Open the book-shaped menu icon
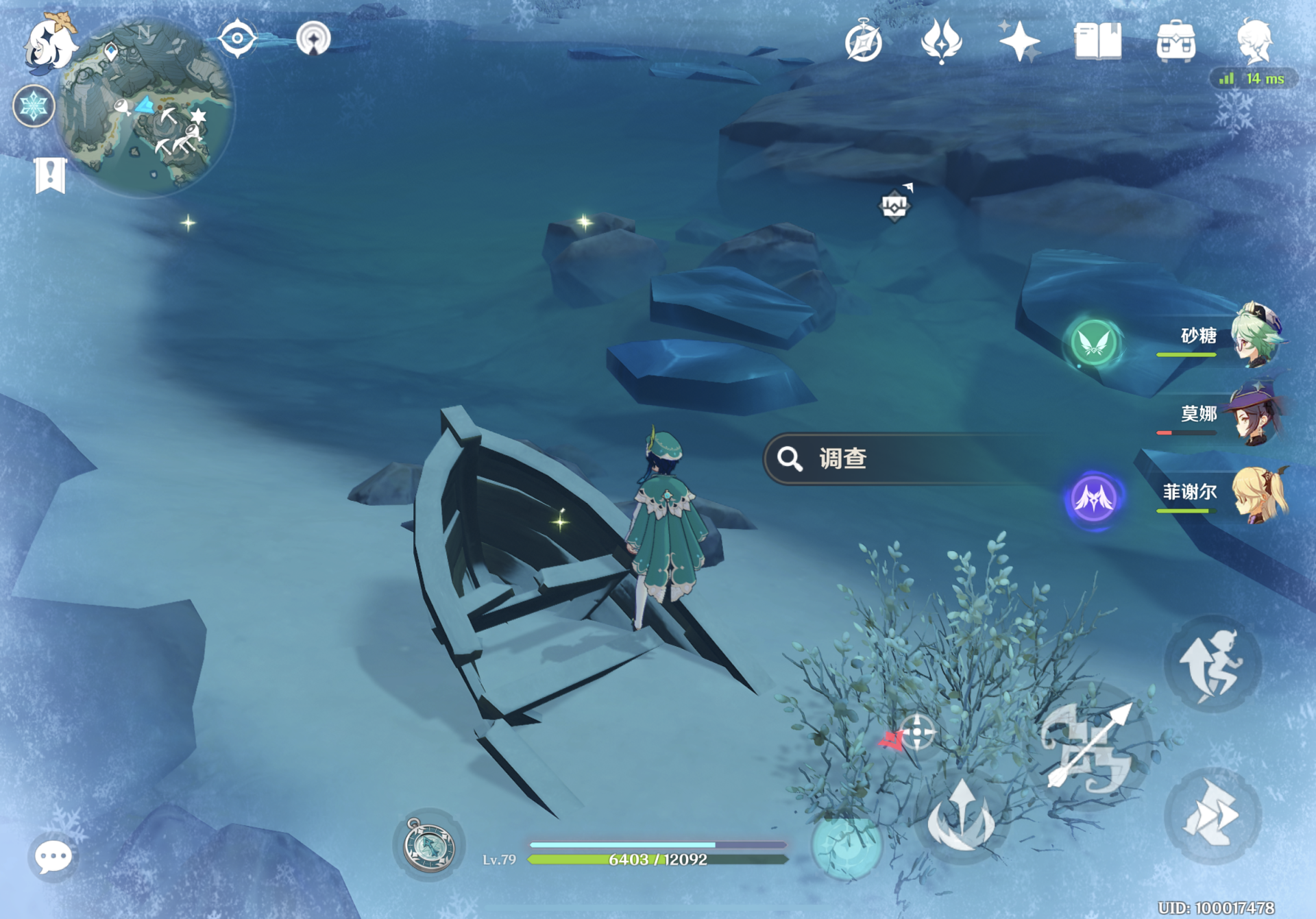The height and width of the screenshot is (919, 1316). [x=1097, y=42]
